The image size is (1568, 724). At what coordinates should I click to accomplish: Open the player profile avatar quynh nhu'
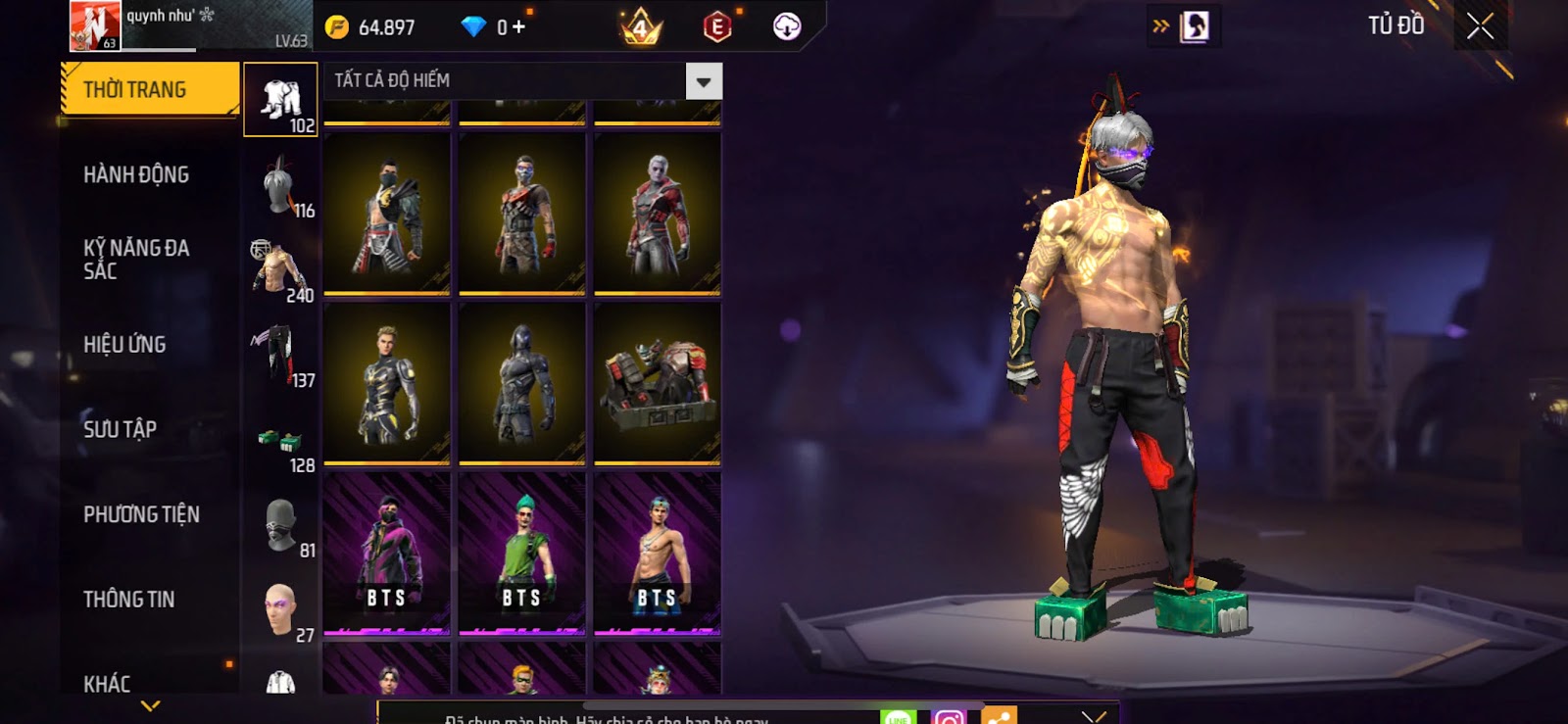click(95, 25)
